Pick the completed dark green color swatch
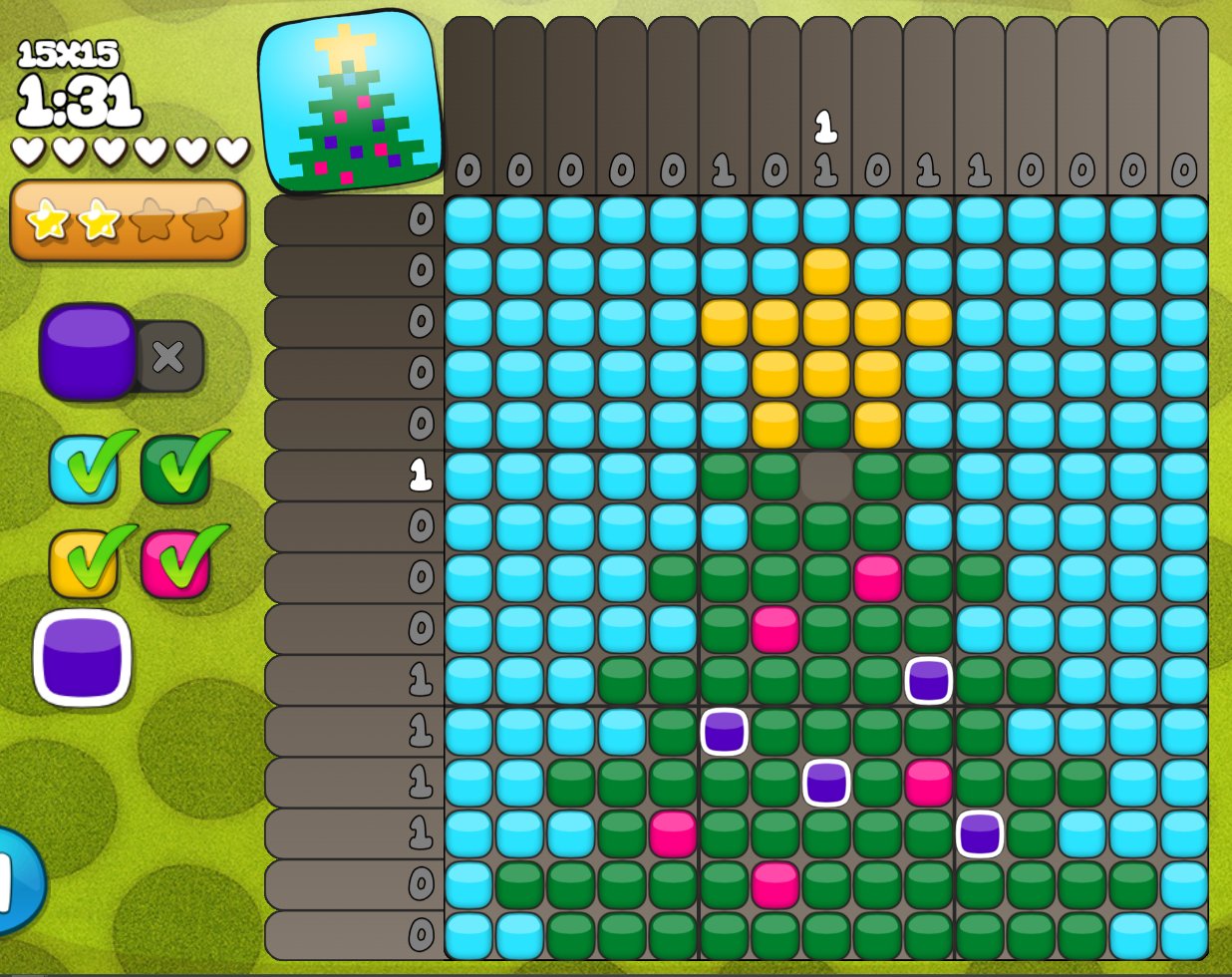Image resolution: width=1232 pixels, height=977 pixels. point(175,469)
